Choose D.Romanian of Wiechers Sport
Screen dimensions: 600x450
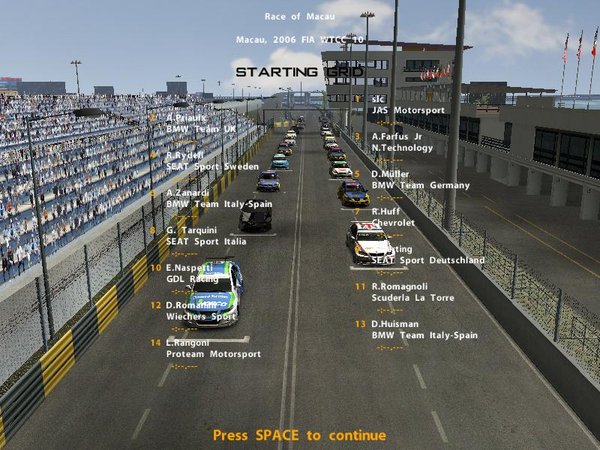[x=200, y=311]
